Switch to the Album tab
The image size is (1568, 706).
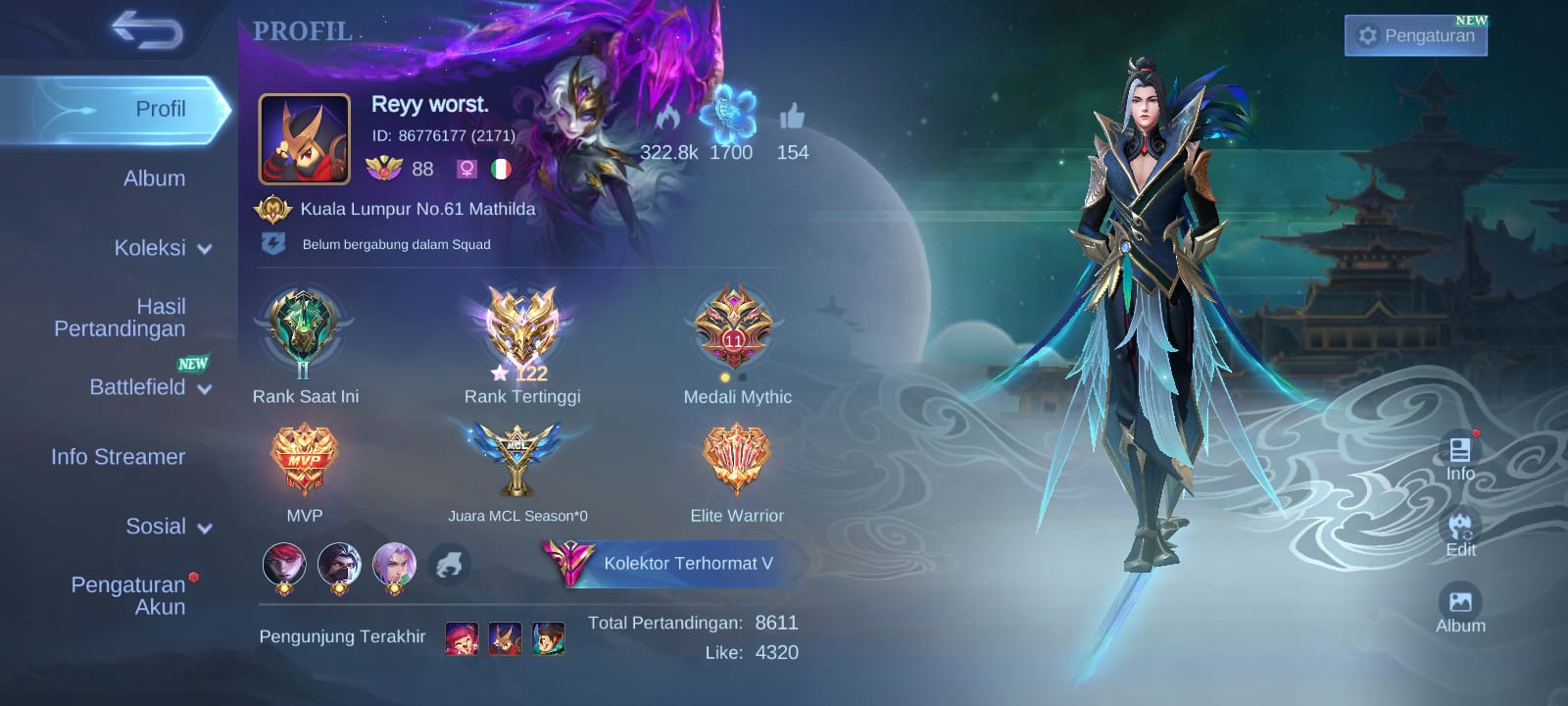point(154,178)
